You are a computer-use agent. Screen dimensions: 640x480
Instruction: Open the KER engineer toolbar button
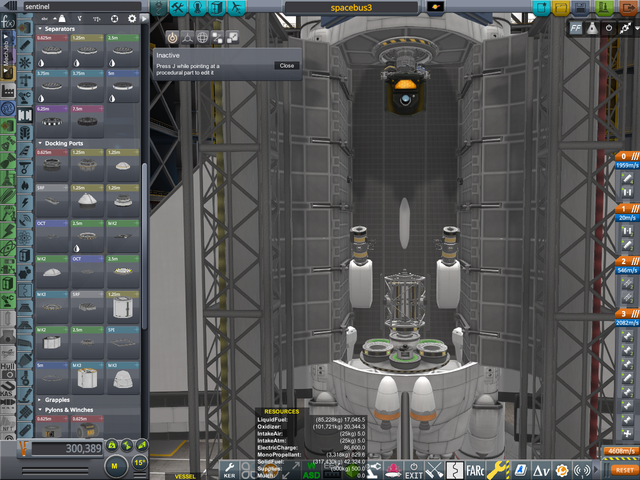[229, 468]
